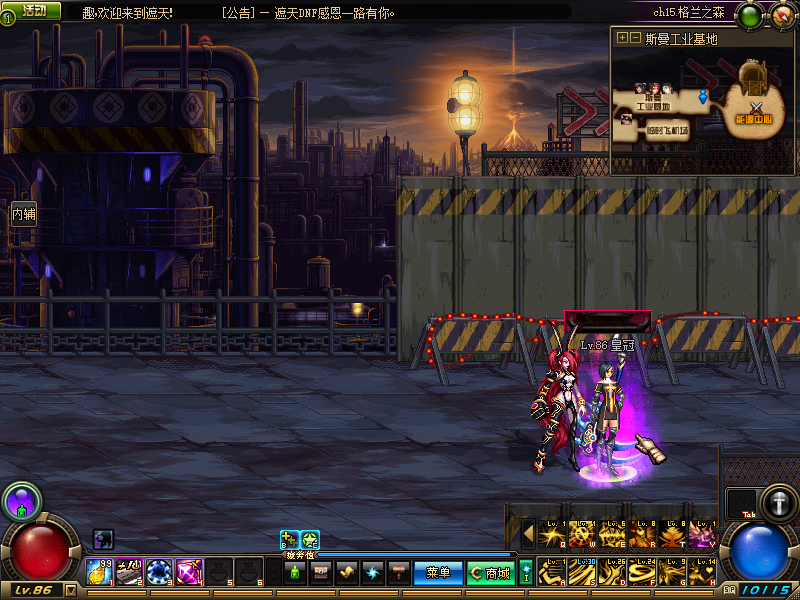Click the sword weapon-swap button above the mana orb
The height and width of the screenshot is (600, 800).
click(x=777, y=502)
